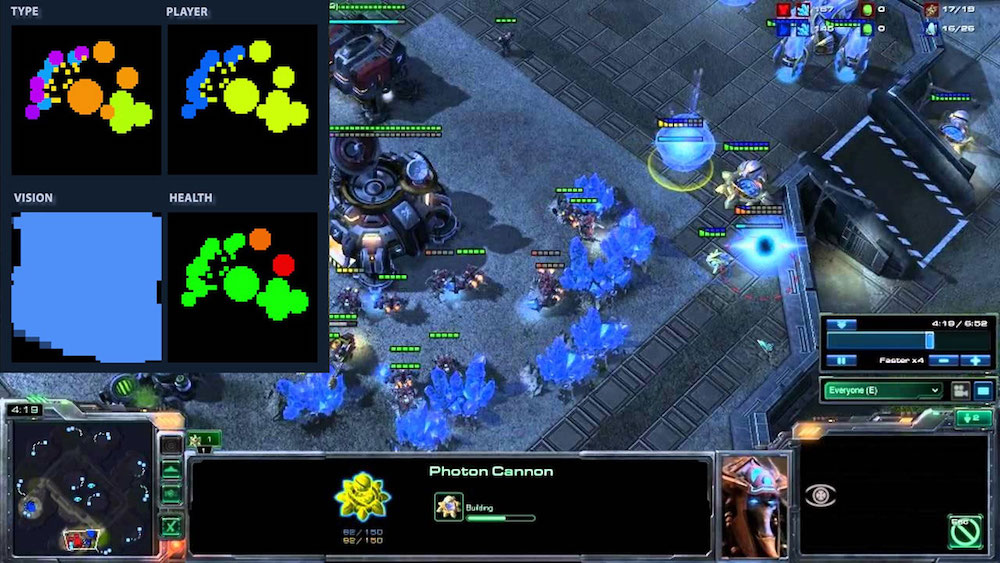
Task: Pause the replay playback
Action: click(x=842, y=360)
